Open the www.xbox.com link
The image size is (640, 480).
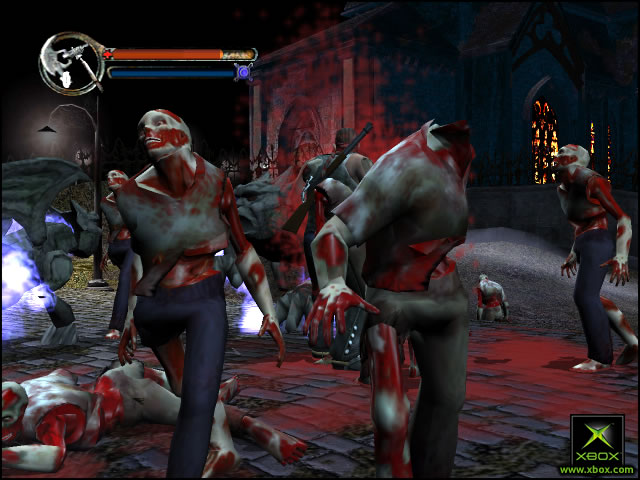point(597,468)
